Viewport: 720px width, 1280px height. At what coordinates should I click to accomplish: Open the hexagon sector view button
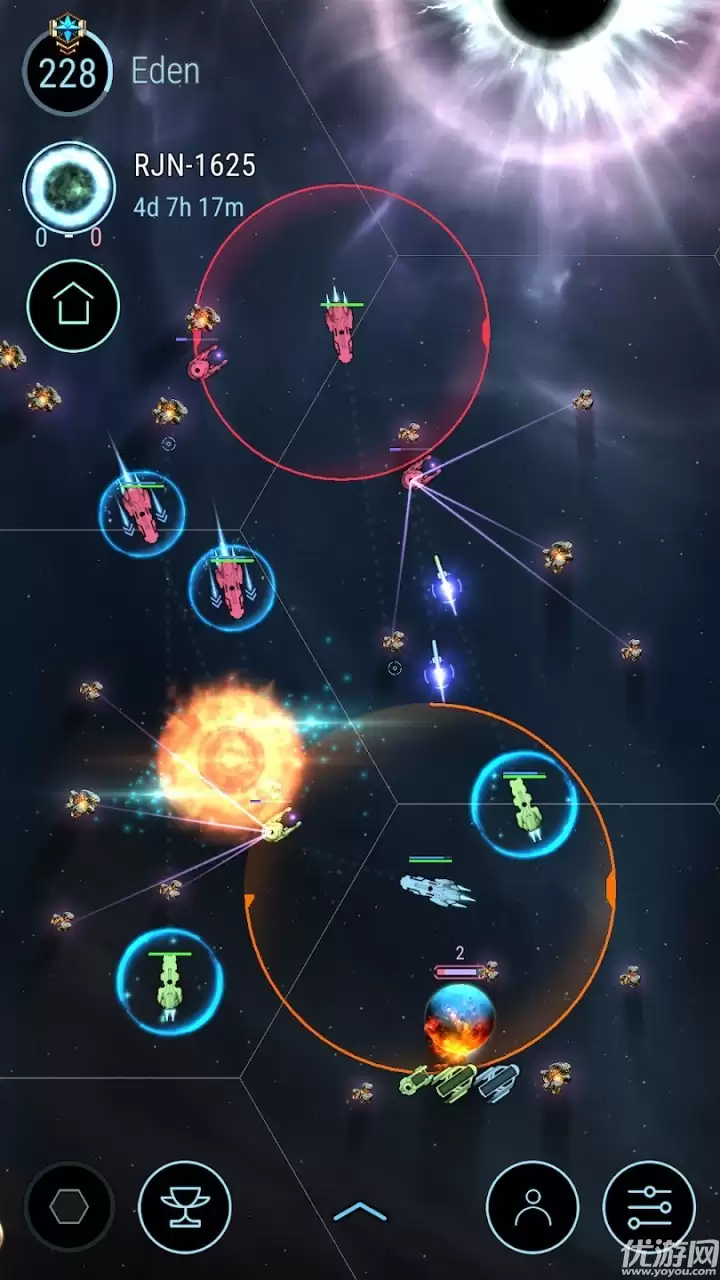point(69,1208)
